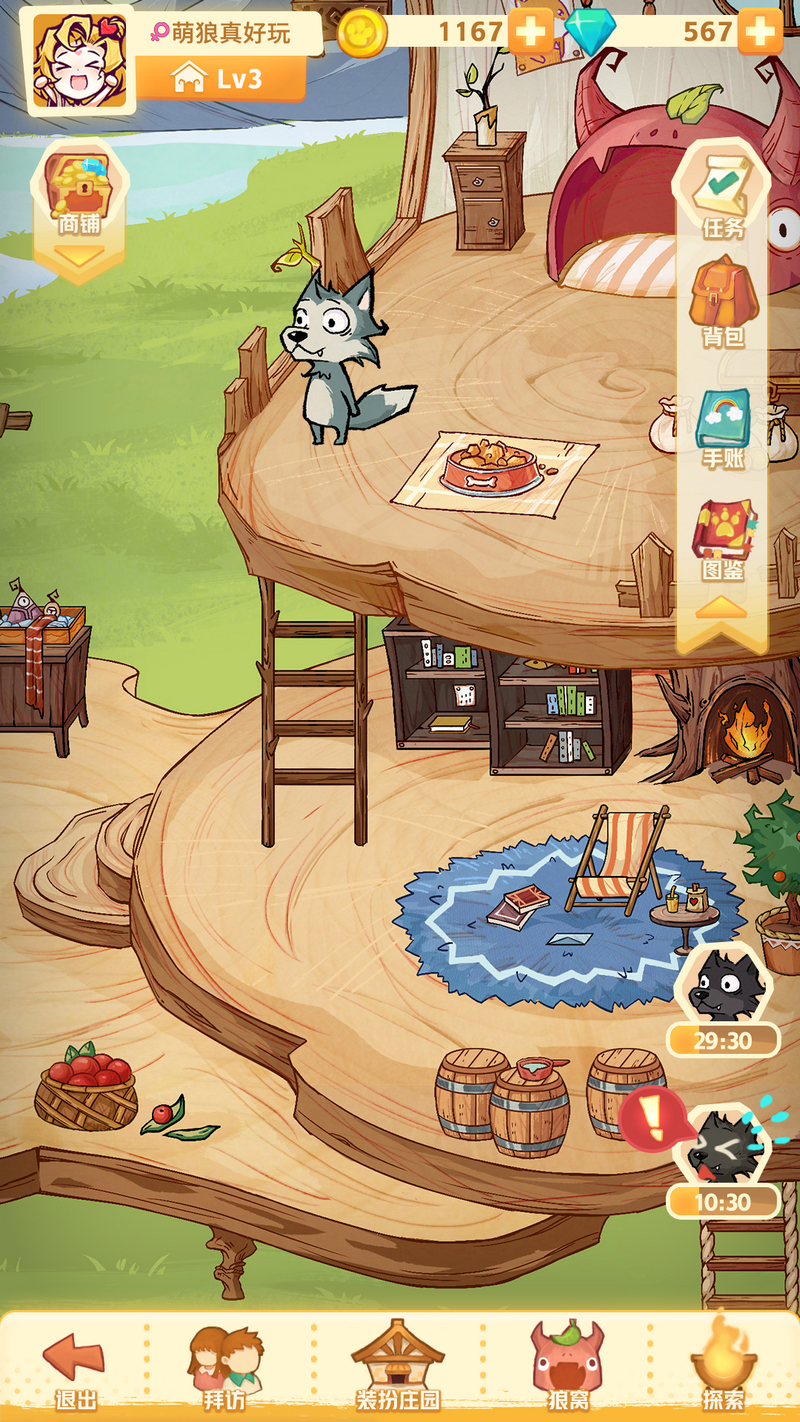Add more gold coins with plus button
Screen dimensions: 800x1422
530,33
